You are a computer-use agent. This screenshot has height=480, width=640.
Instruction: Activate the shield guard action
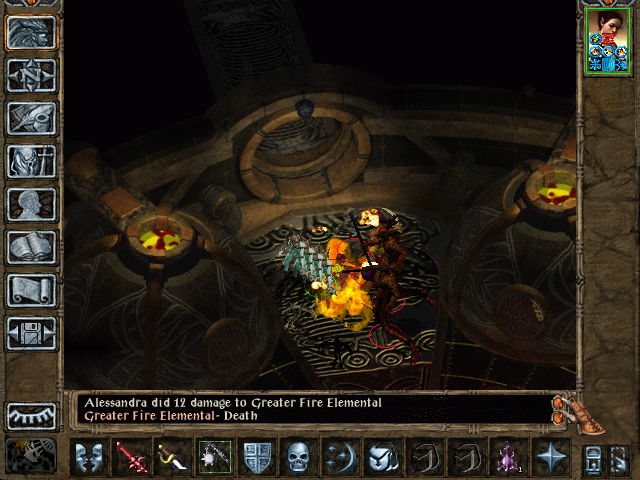(256, 457)
